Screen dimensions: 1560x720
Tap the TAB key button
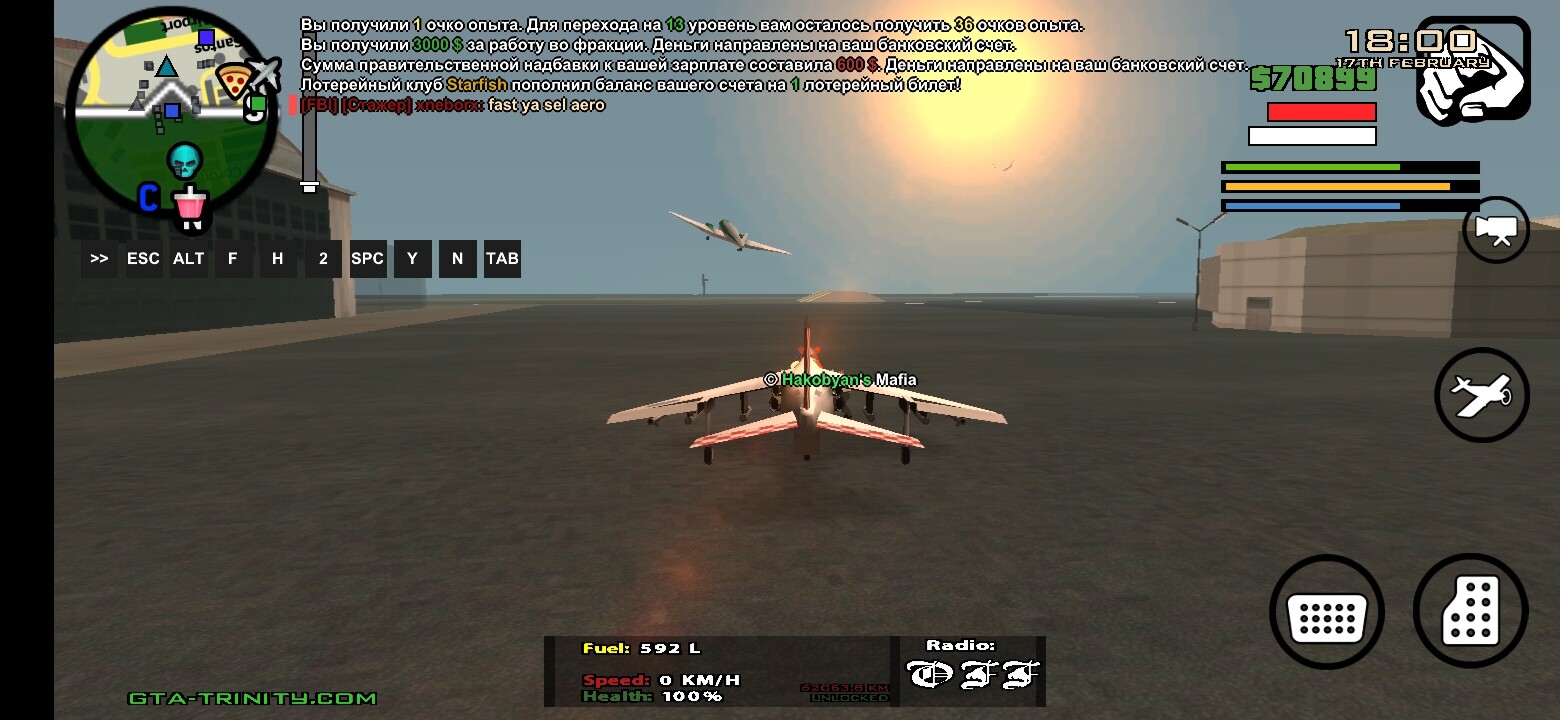tap(502, 259)
